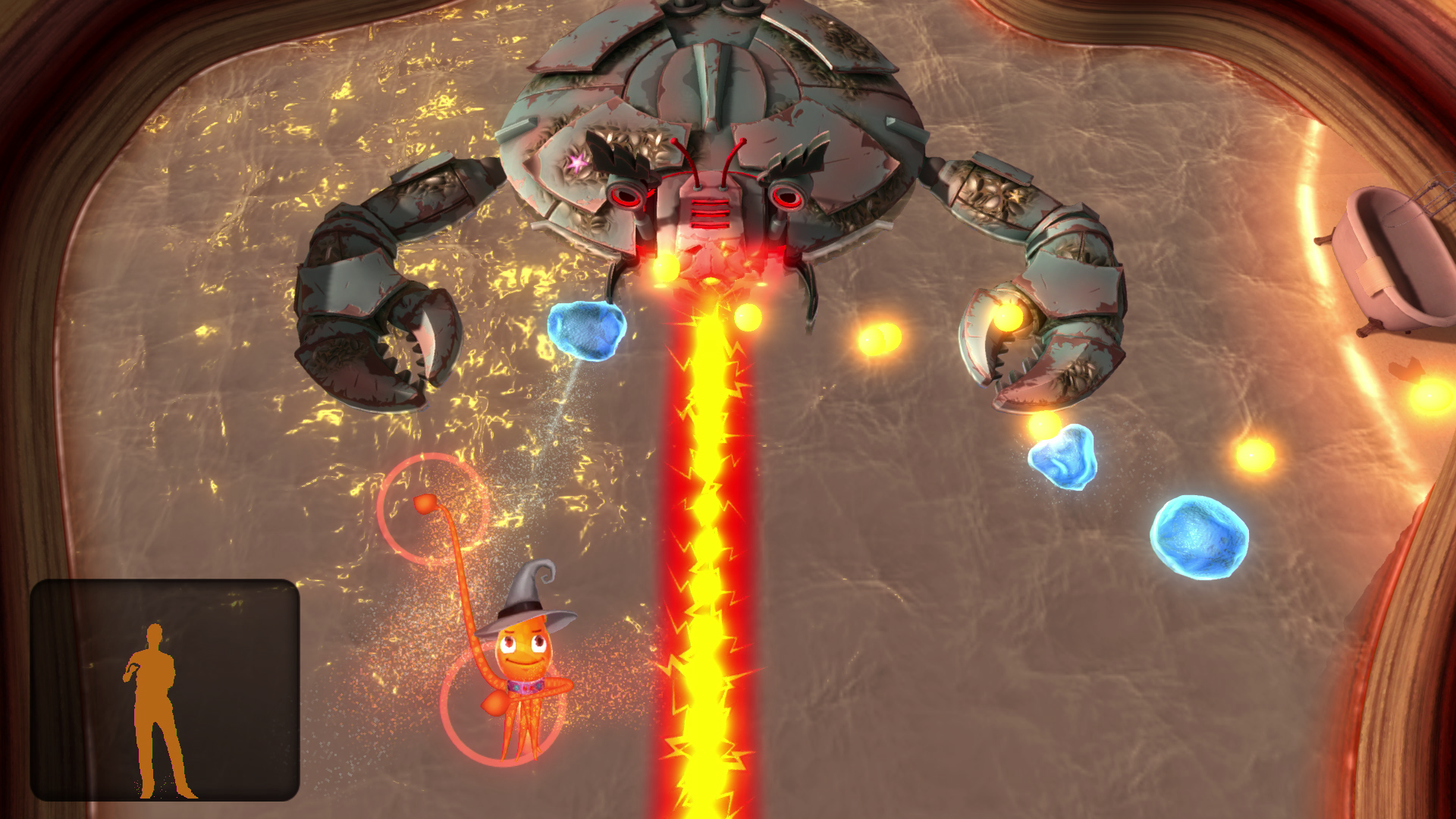
Task: Click the blue ice blob below the right claw
Action: point(1062,455)
